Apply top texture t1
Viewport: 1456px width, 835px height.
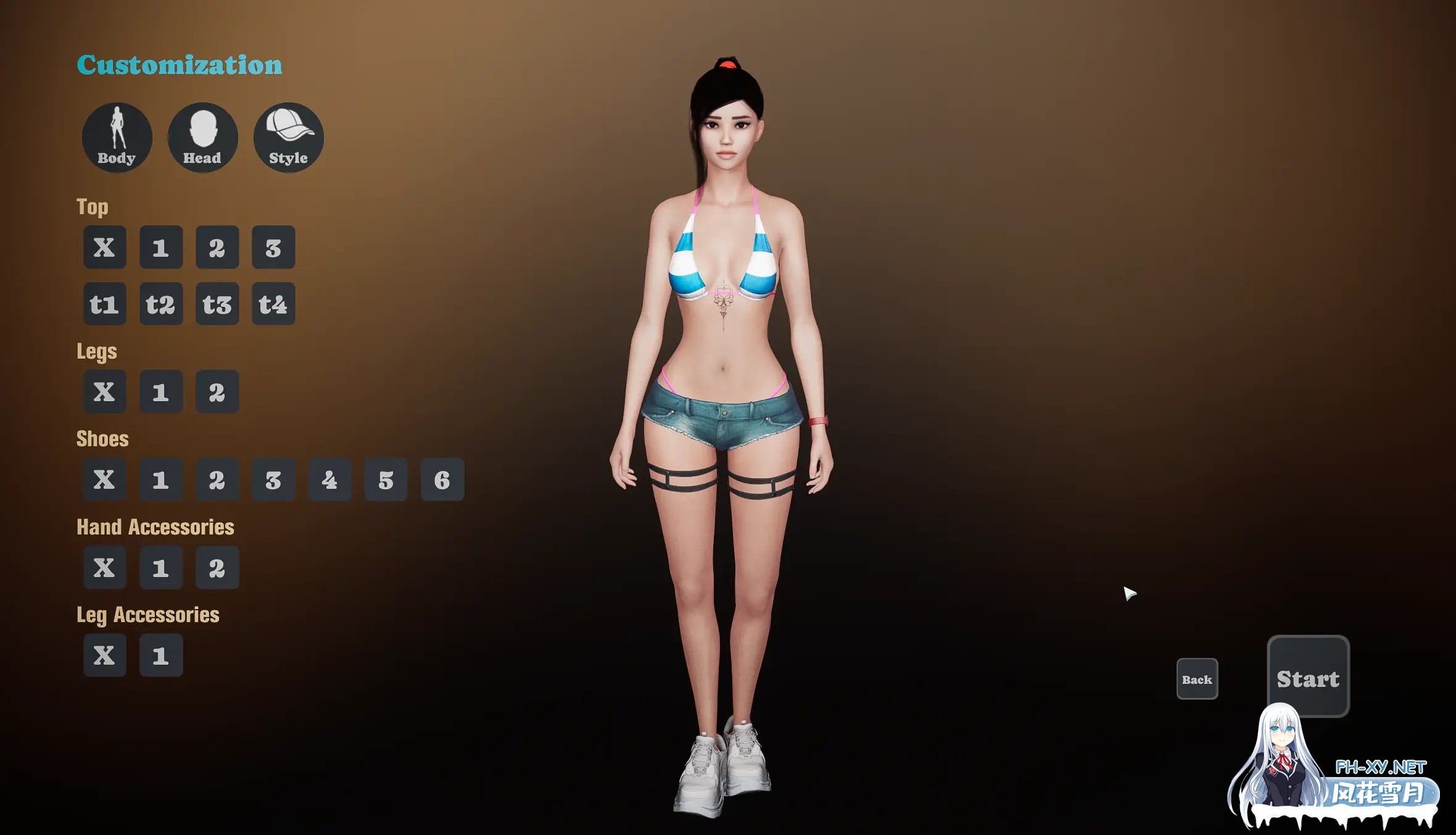pos(104,304)
